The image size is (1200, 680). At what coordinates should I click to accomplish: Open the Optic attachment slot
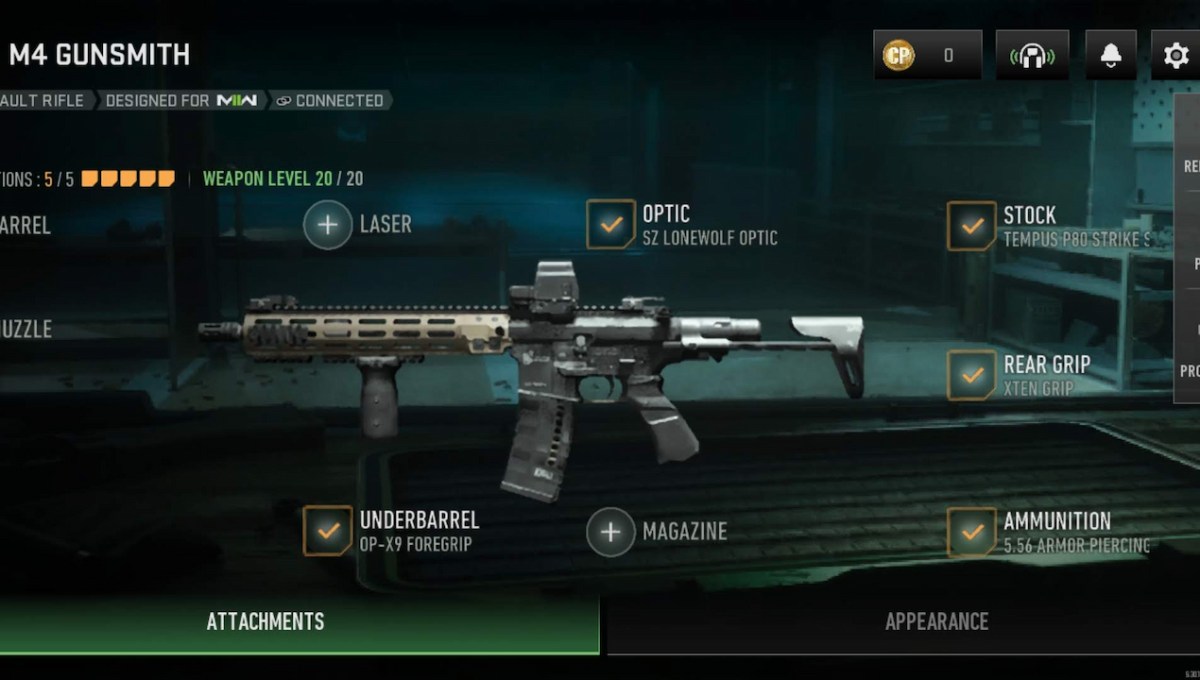pos(609,225)
